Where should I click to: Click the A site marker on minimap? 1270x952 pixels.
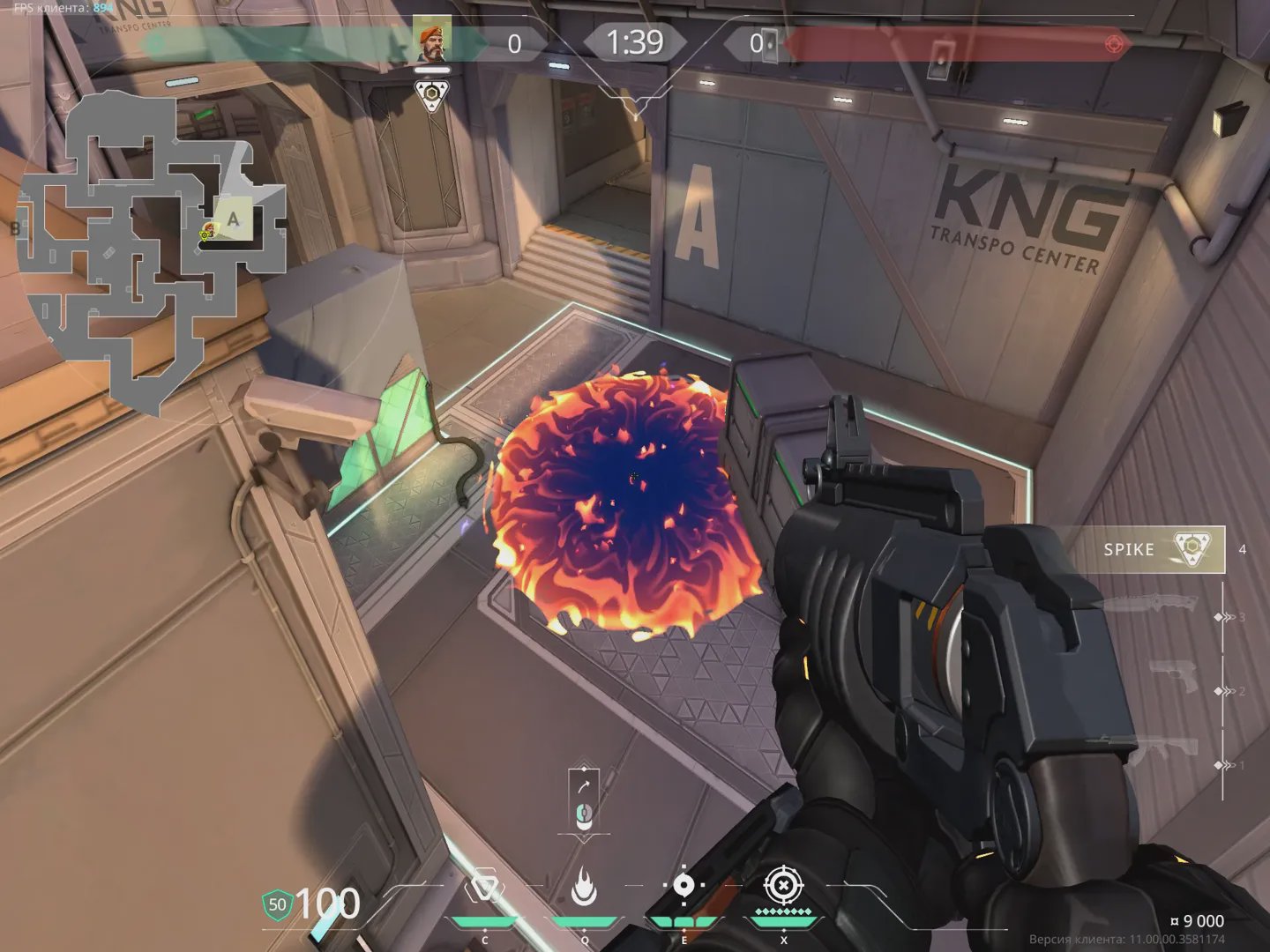pyautogui.click(x=233, y=219)
